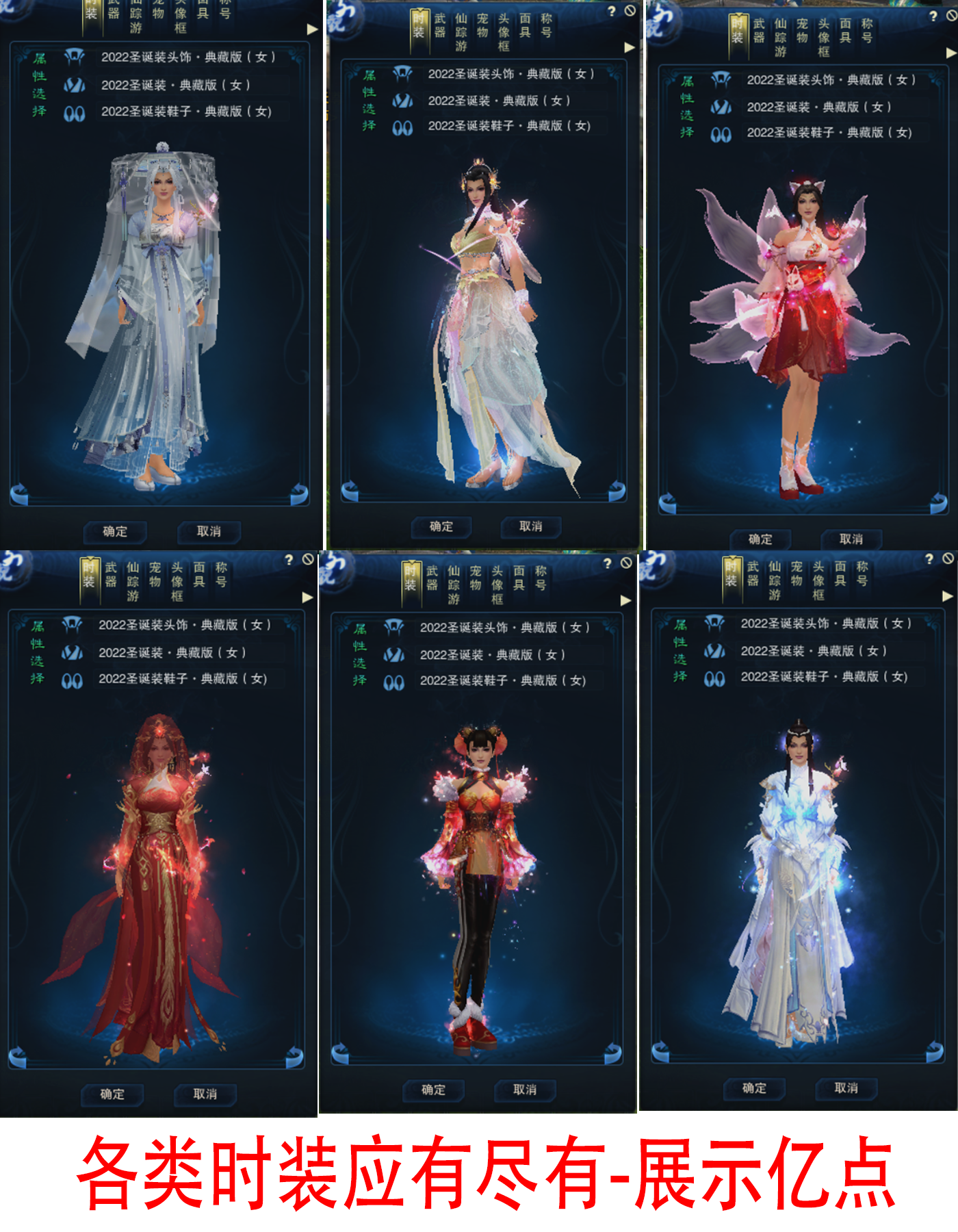Click 确定 below the icy white robe
The width and height of the screenshot is (958, 1232).
[x=754, y=1088]
